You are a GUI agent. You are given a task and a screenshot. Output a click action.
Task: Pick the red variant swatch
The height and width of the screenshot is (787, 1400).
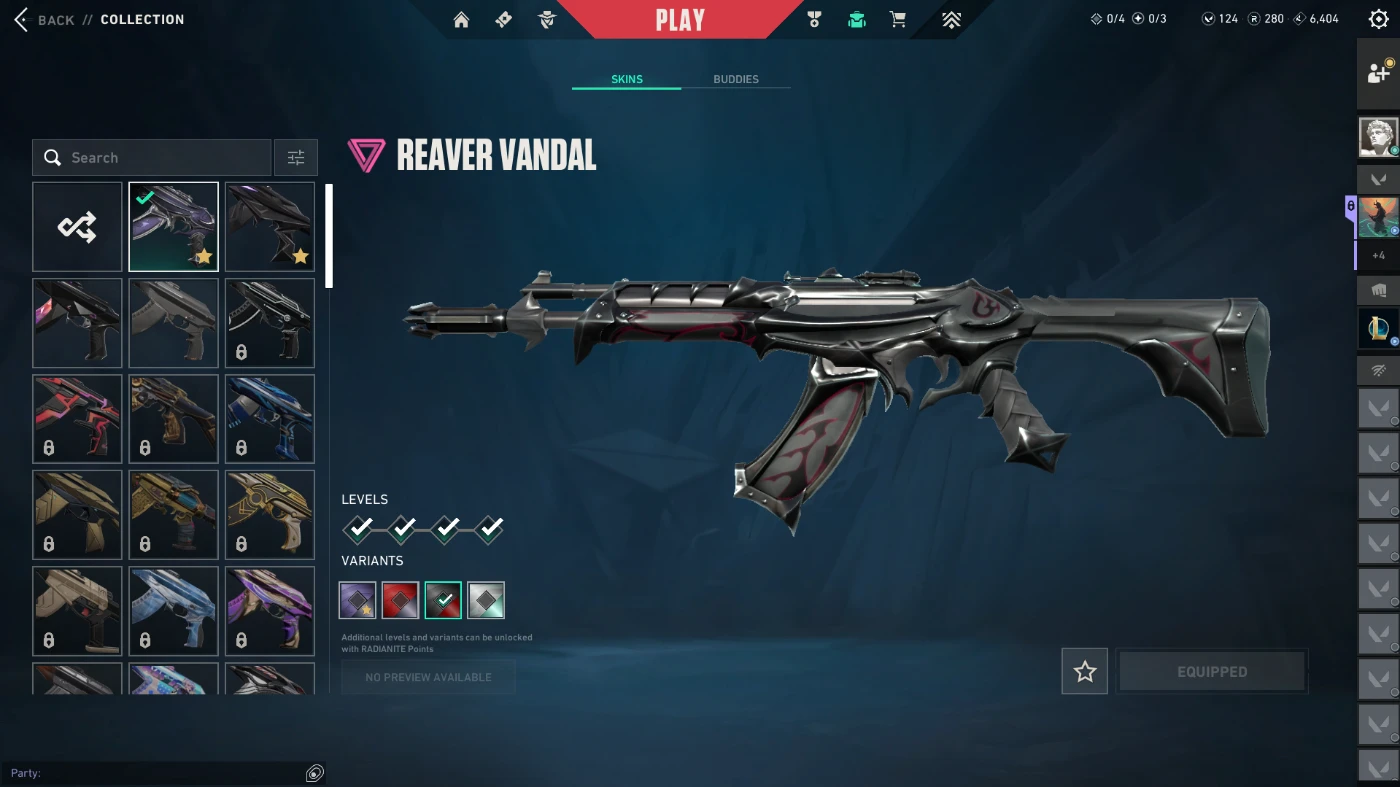(x=400, y=600)
